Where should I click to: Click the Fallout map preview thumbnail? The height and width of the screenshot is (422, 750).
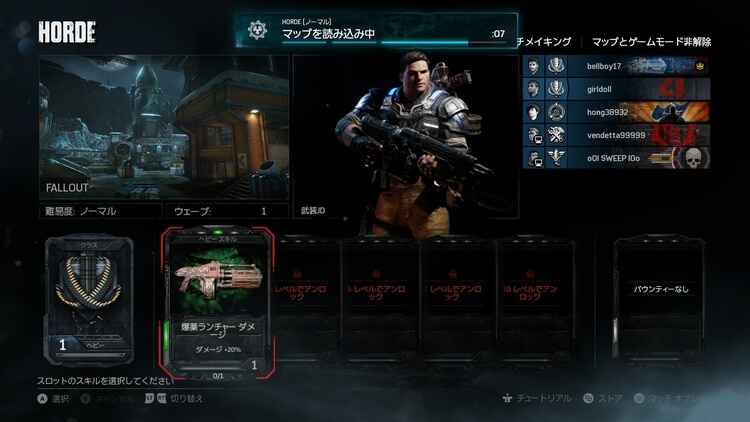tap(164, 127)
